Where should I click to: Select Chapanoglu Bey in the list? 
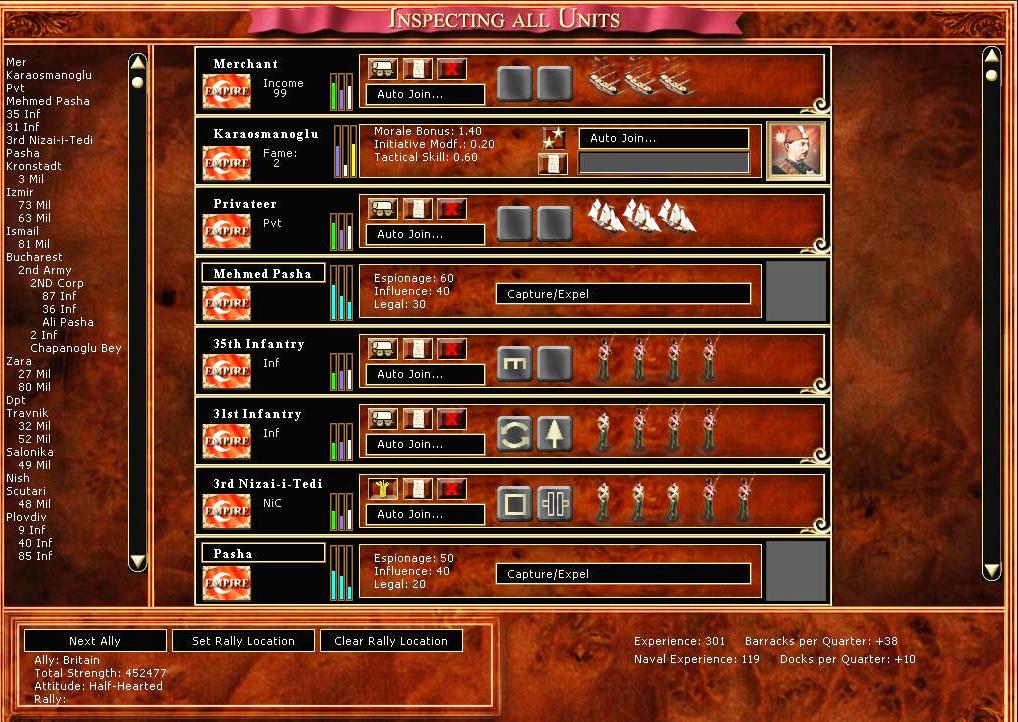[x=75, y=348]
